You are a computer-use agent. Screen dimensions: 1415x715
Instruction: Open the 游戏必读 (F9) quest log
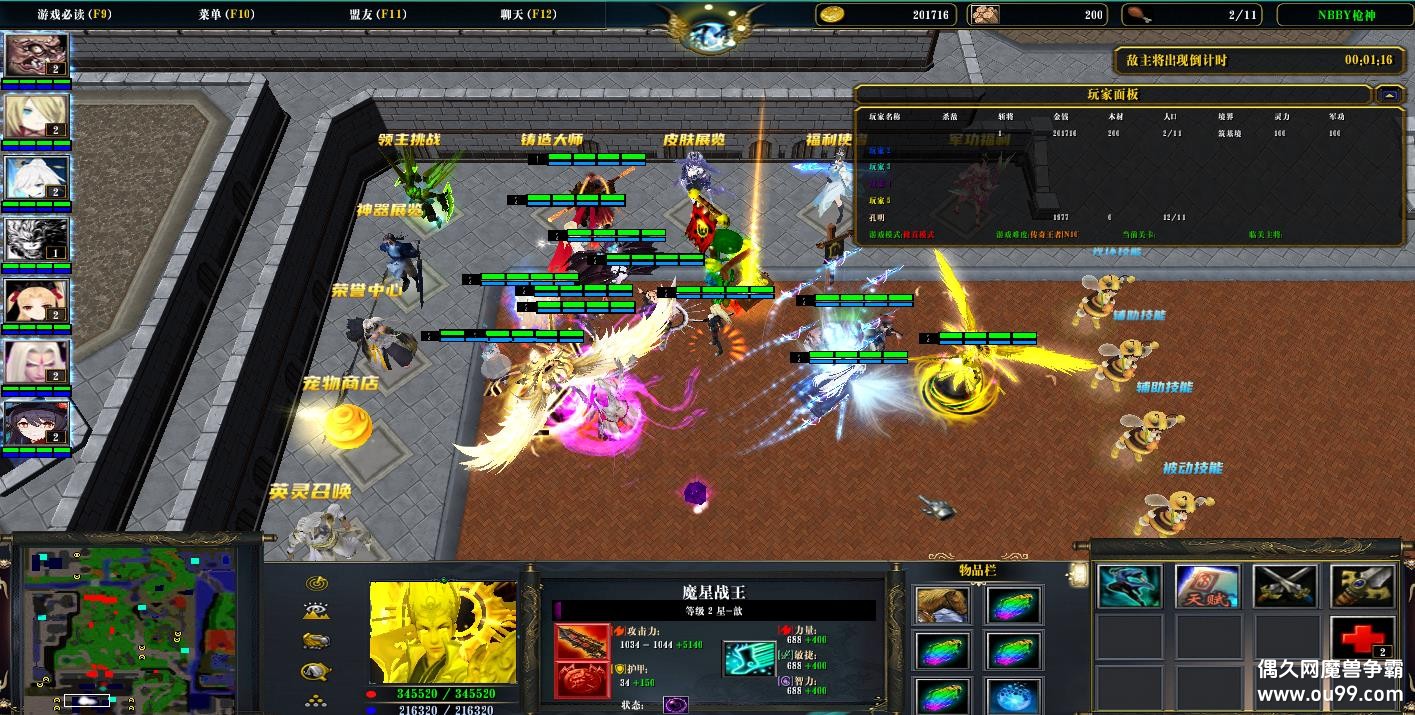point(74,15)
